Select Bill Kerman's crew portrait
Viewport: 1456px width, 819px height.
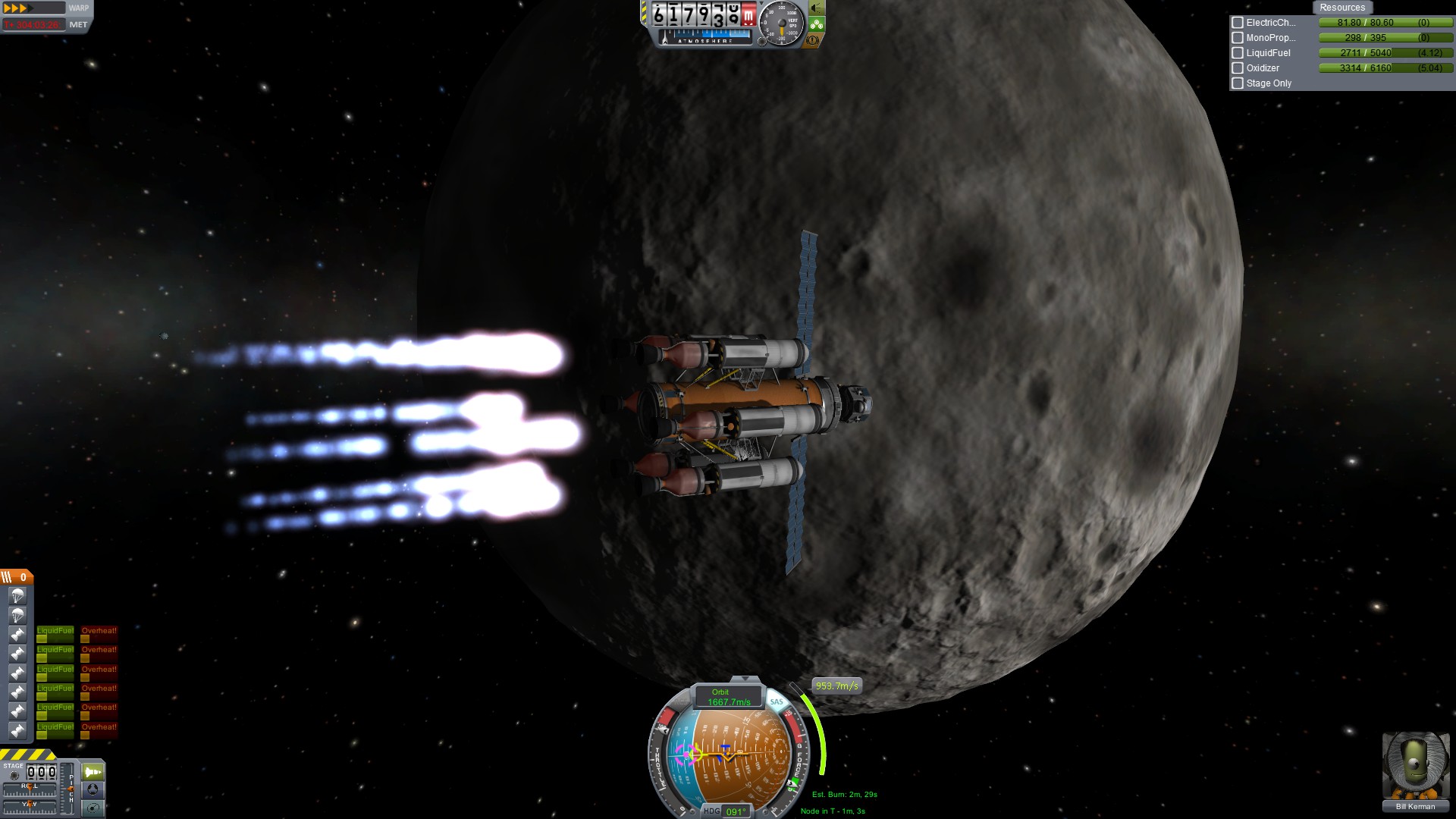1415,766
